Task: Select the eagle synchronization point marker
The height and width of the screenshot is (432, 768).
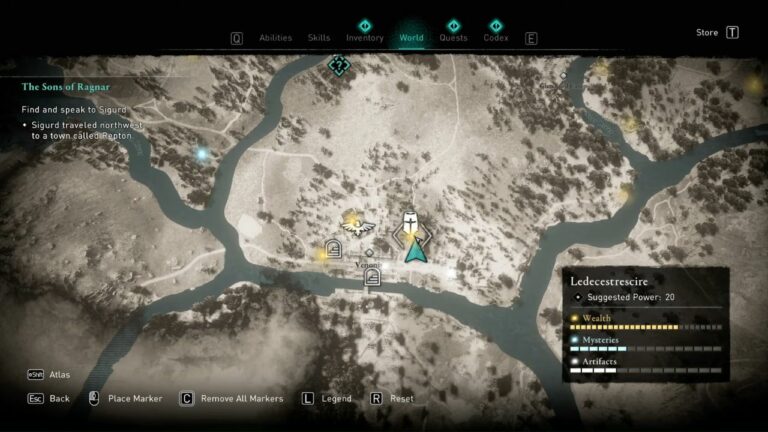Action: coord(352,224)
